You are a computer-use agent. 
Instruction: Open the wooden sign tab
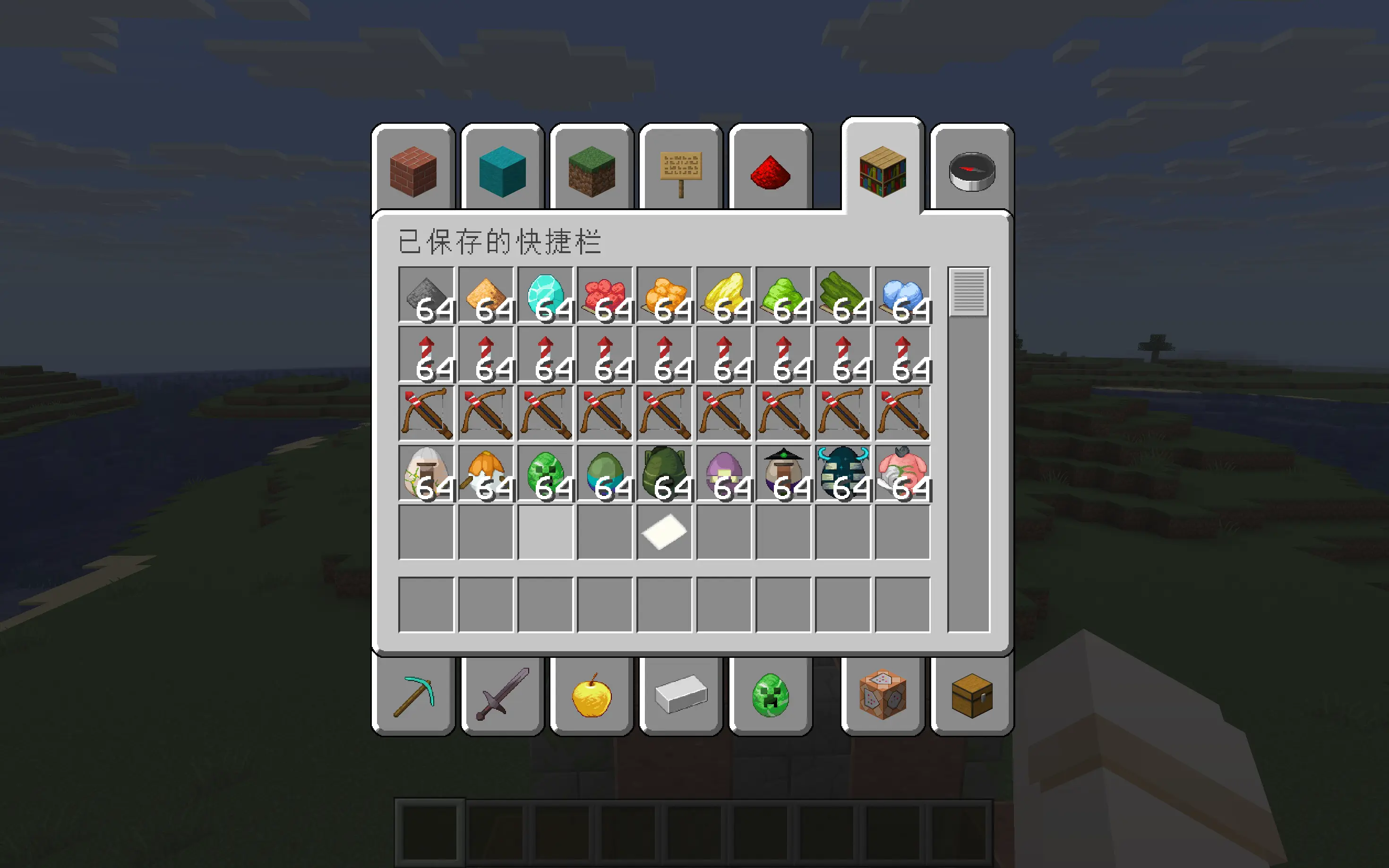click(x=680, y=171)
